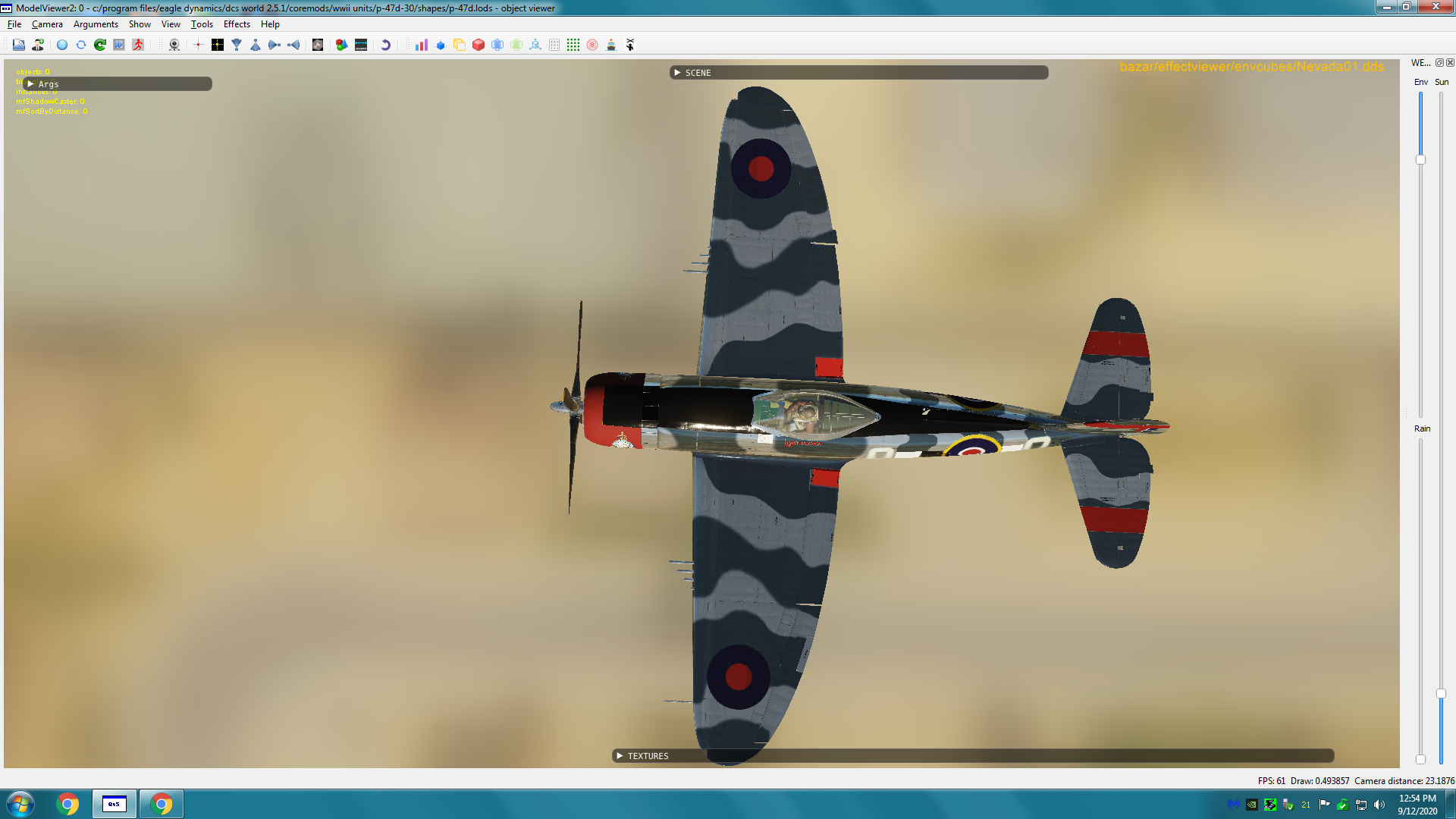Click the bar chart toolbar icon
The width and height of the screenshot is (1456, 819).
coord(422,45)
